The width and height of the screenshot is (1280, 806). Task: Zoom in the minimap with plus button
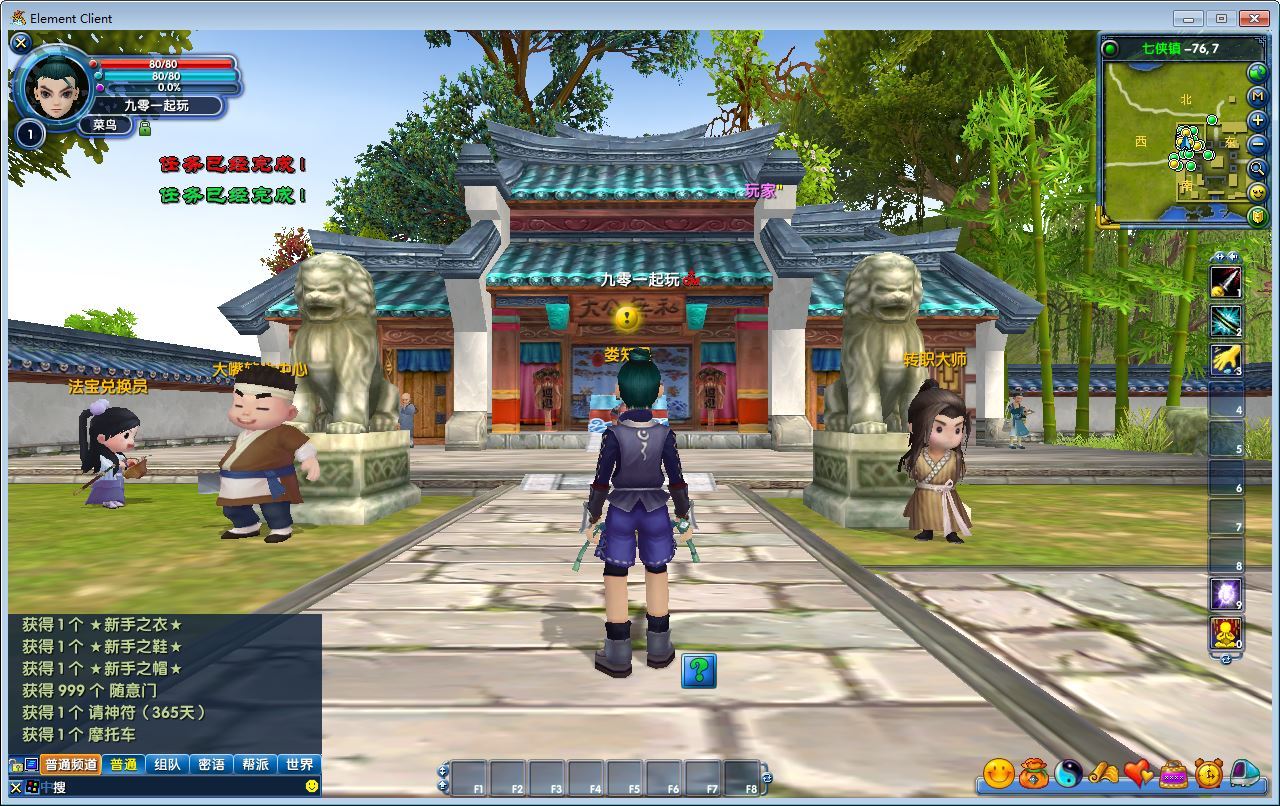[x=1258, y=121]
